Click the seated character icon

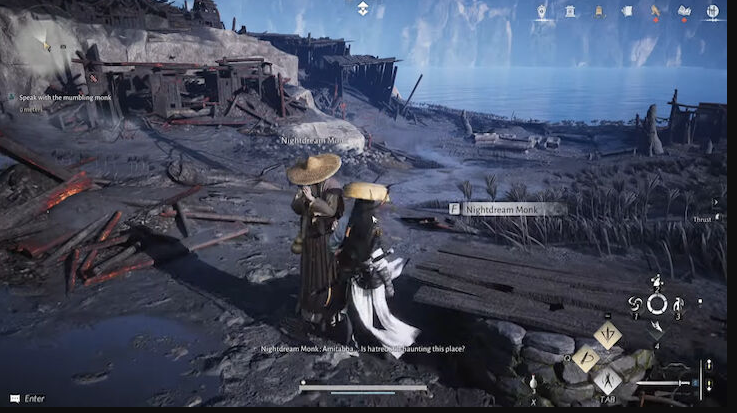click(599, 11)
